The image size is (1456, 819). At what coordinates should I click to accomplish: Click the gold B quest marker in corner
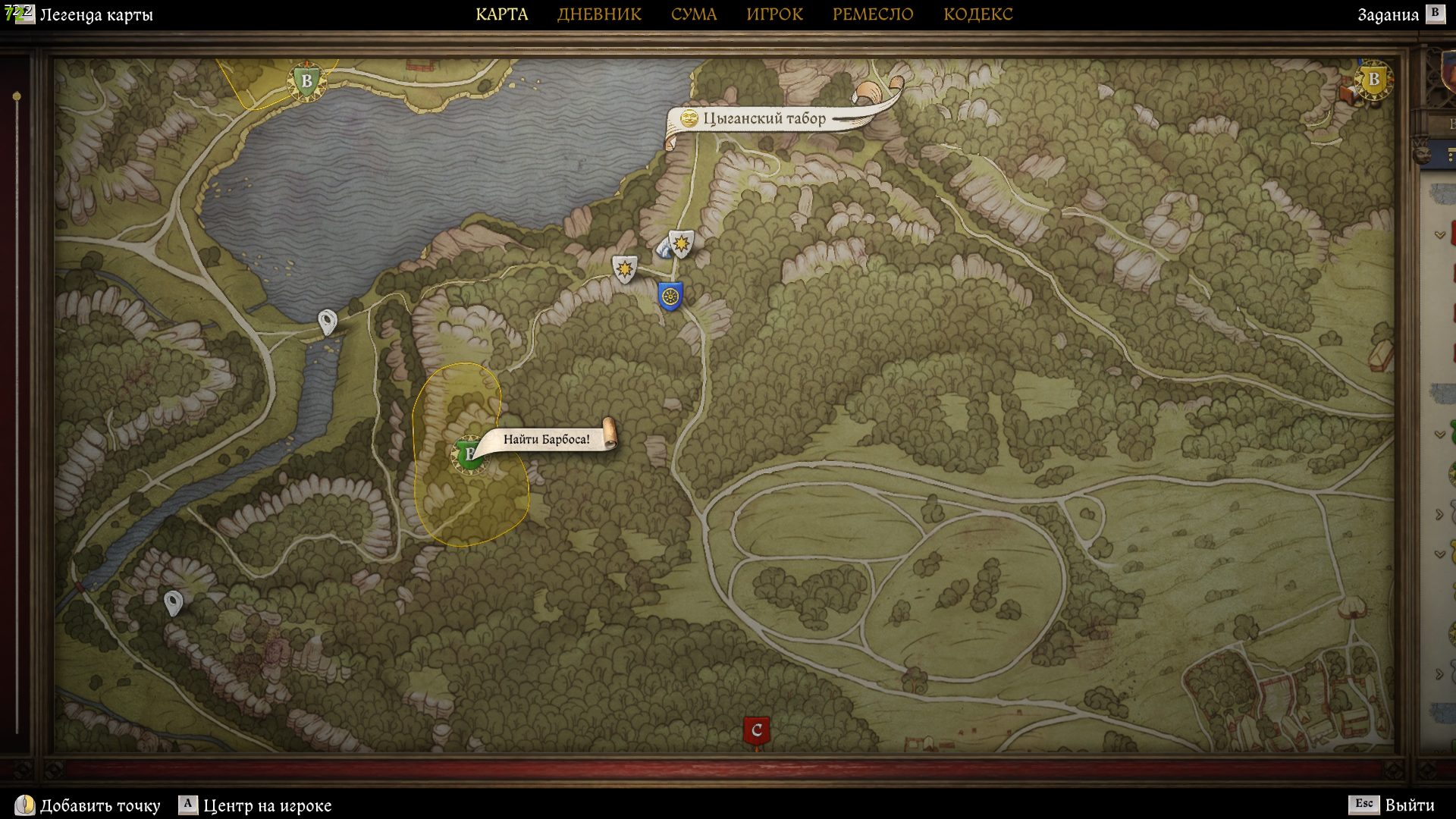pyautogui.click(x=1373, y=80)
